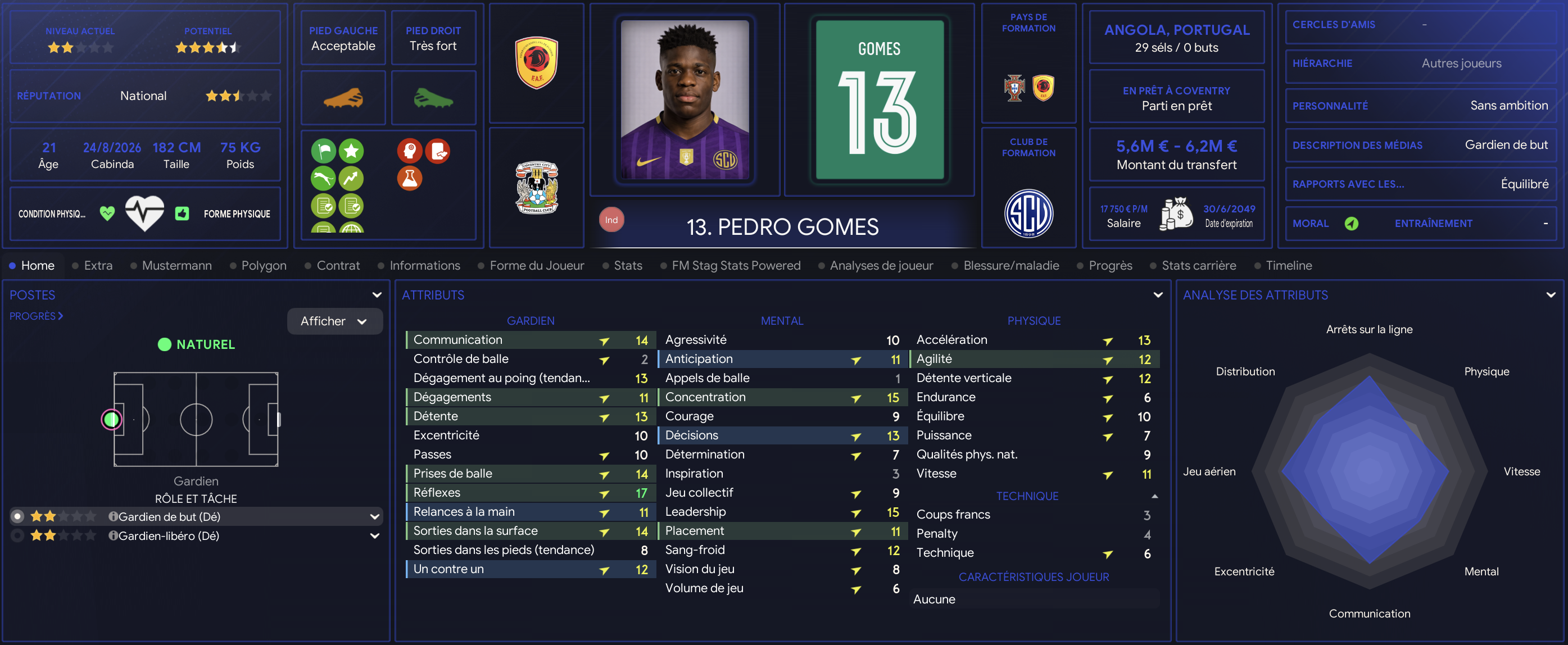Show the Polygon tab
1568x645 pixels.
pyautogui.click(x=263, y=265)
